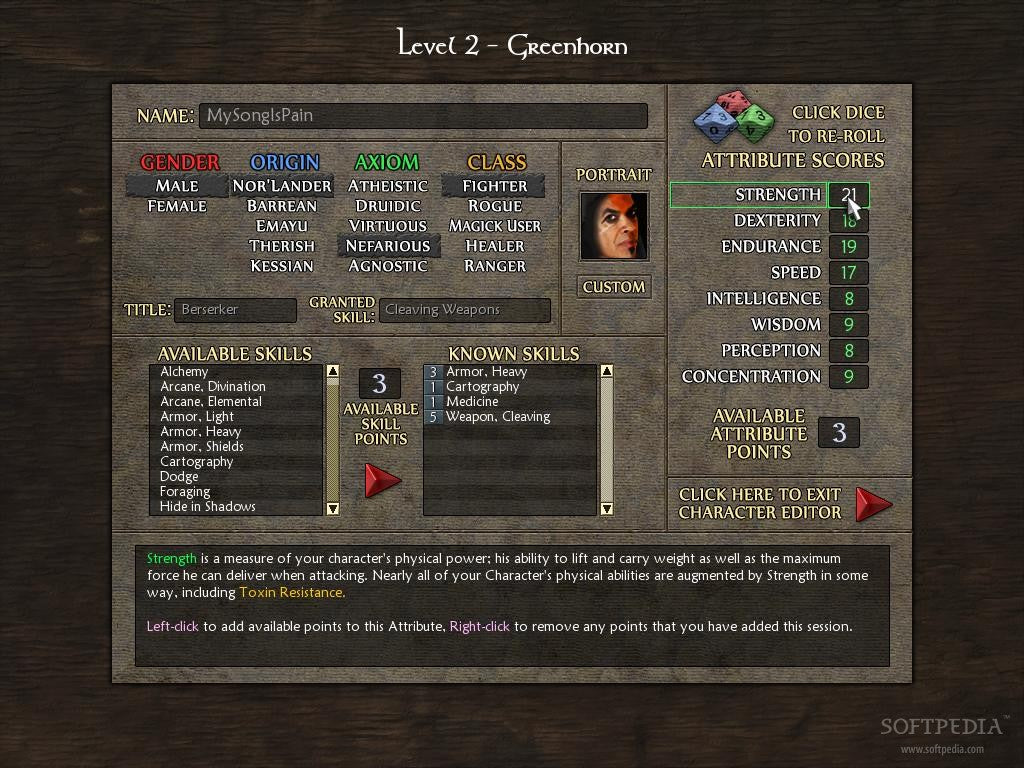Screen dimensions: 1024x768
Task: Open the Custom portrait option
Action: coord(614,287)
